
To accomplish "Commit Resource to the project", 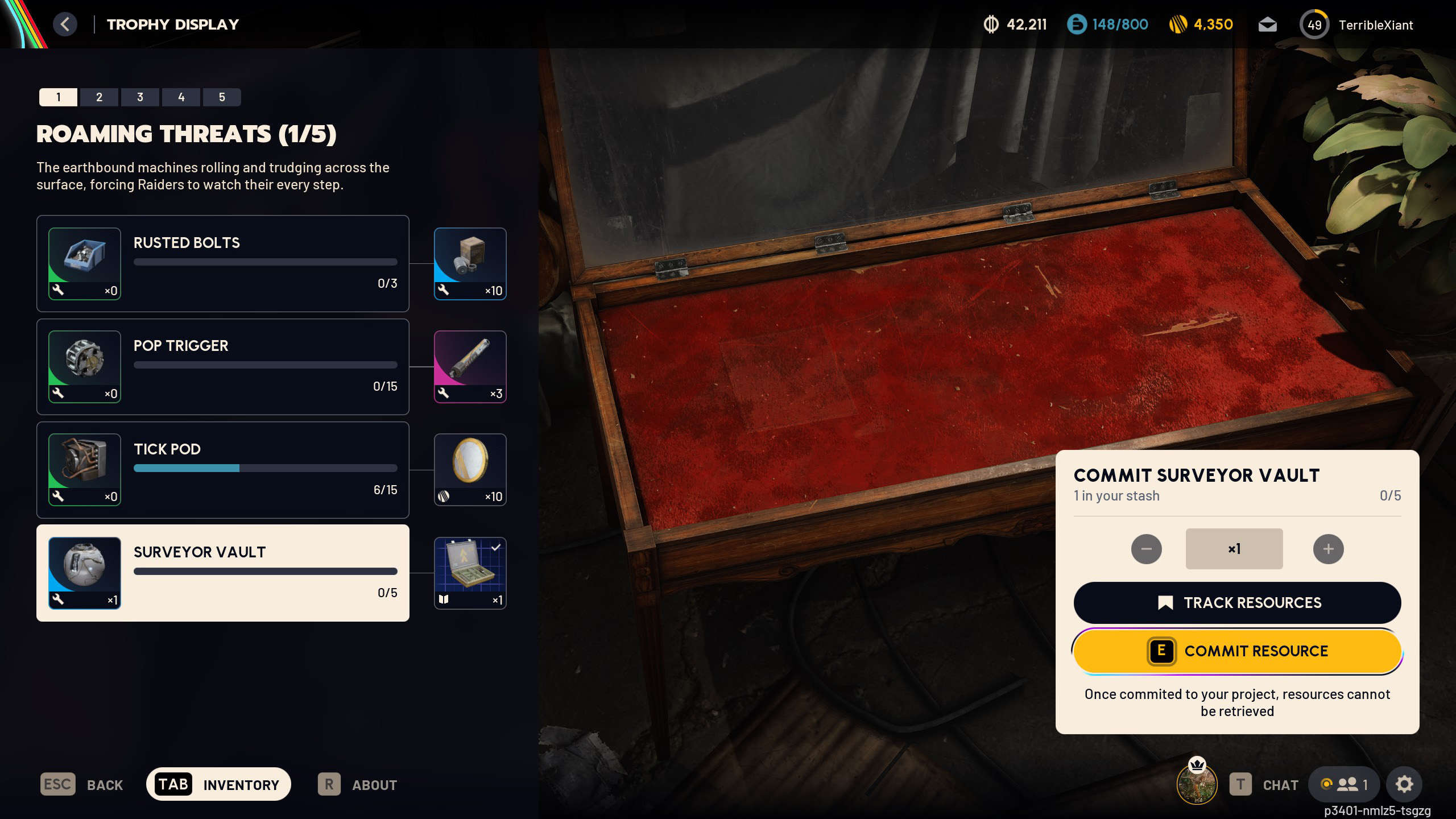I will [x=1237, y=651].
